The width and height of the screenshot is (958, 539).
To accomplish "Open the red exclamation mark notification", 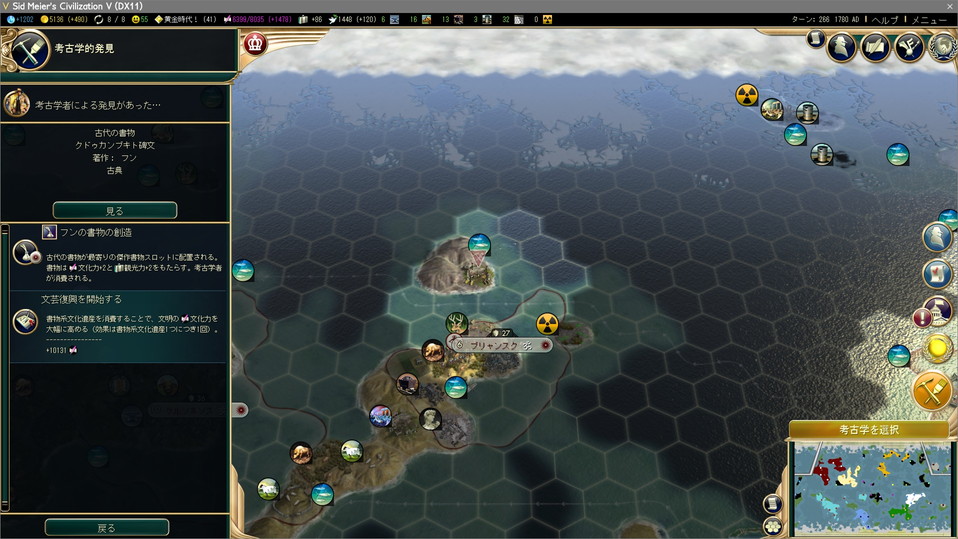I will (x=923, y=318).
